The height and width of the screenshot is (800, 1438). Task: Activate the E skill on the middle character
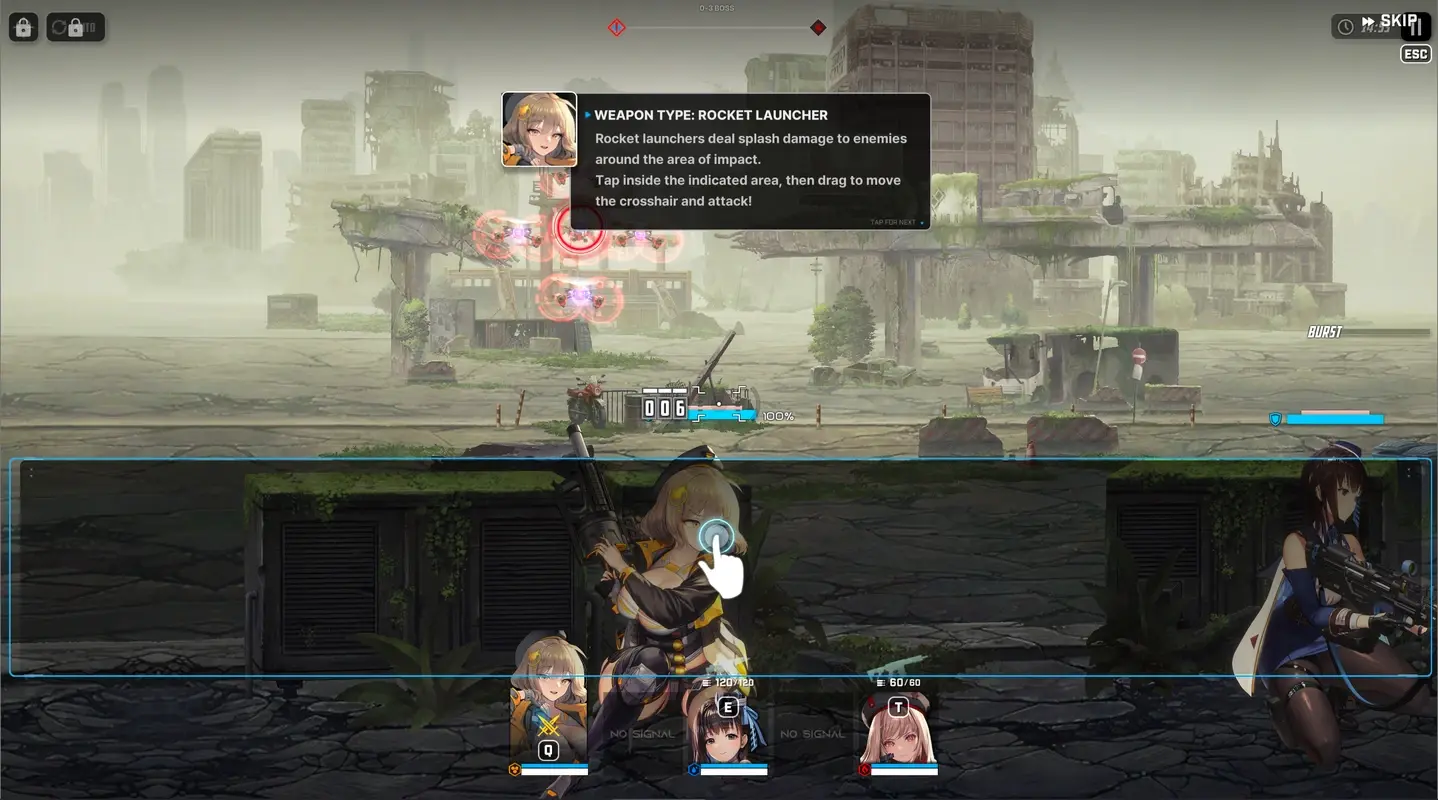tap(727, 709)
